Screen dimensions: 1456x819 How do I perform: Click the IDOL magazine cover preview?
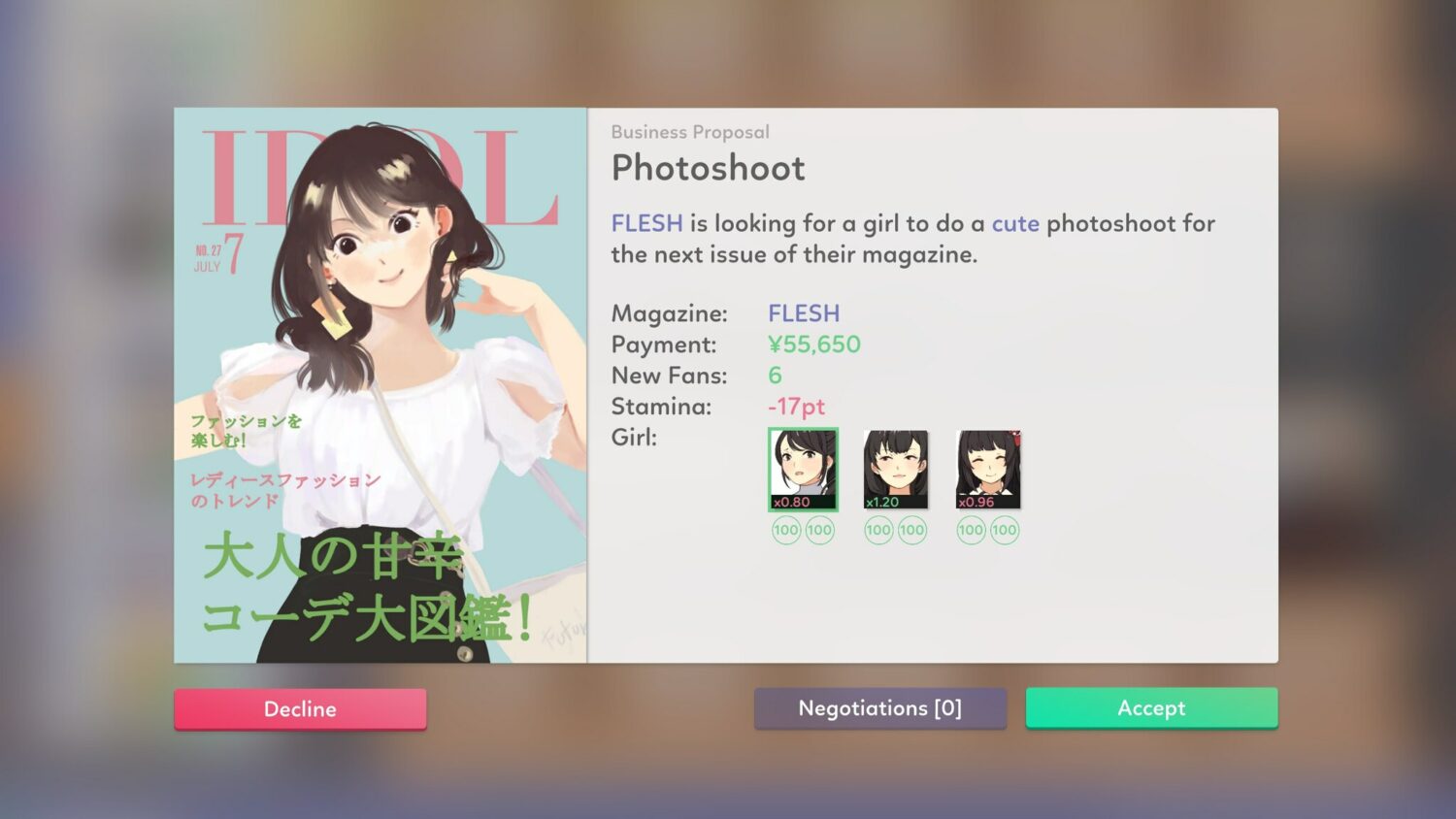click(x=381, y=383)
